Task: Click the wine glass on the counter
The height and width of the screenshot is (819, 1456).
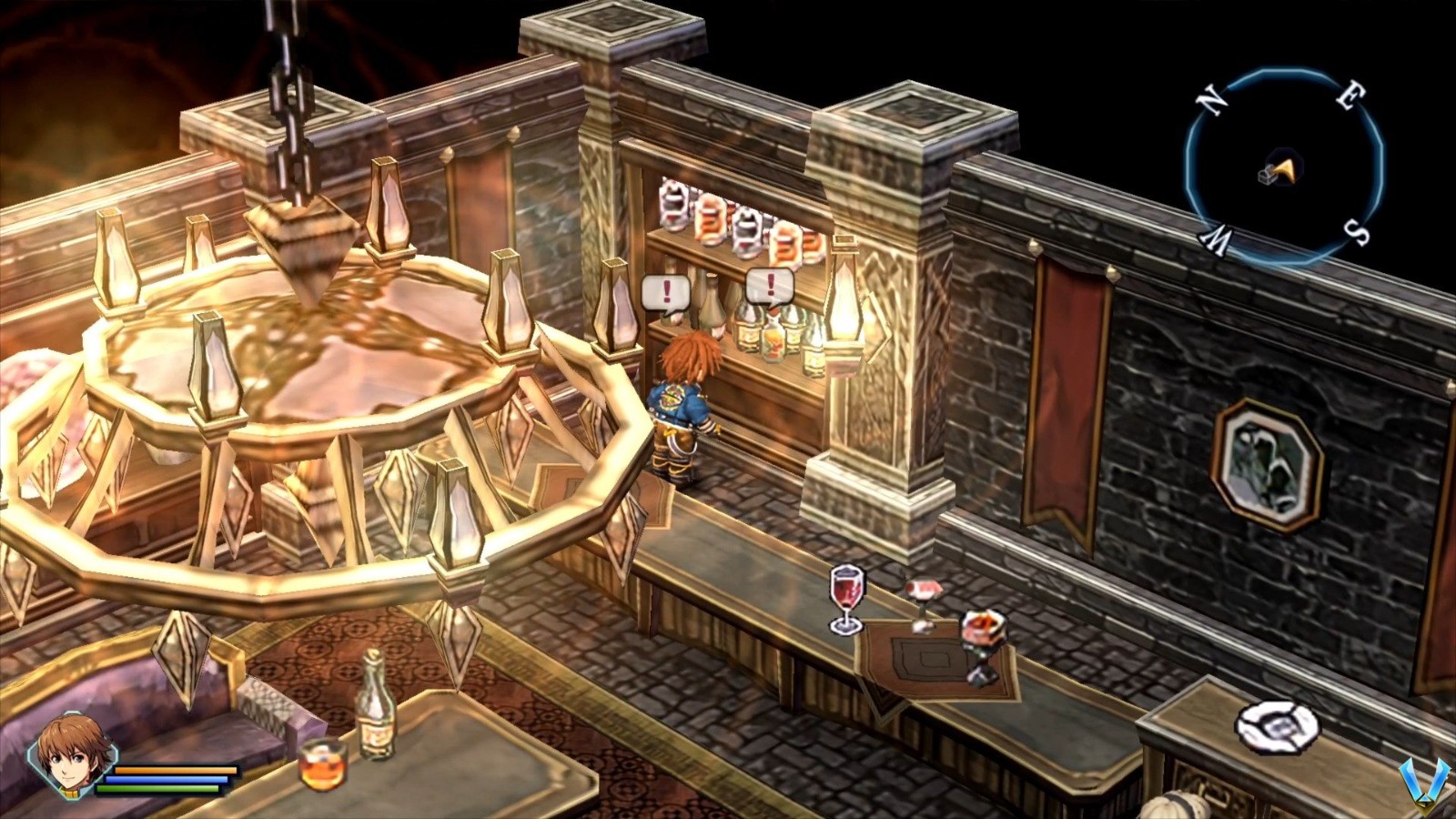Action: coord(844,596)
